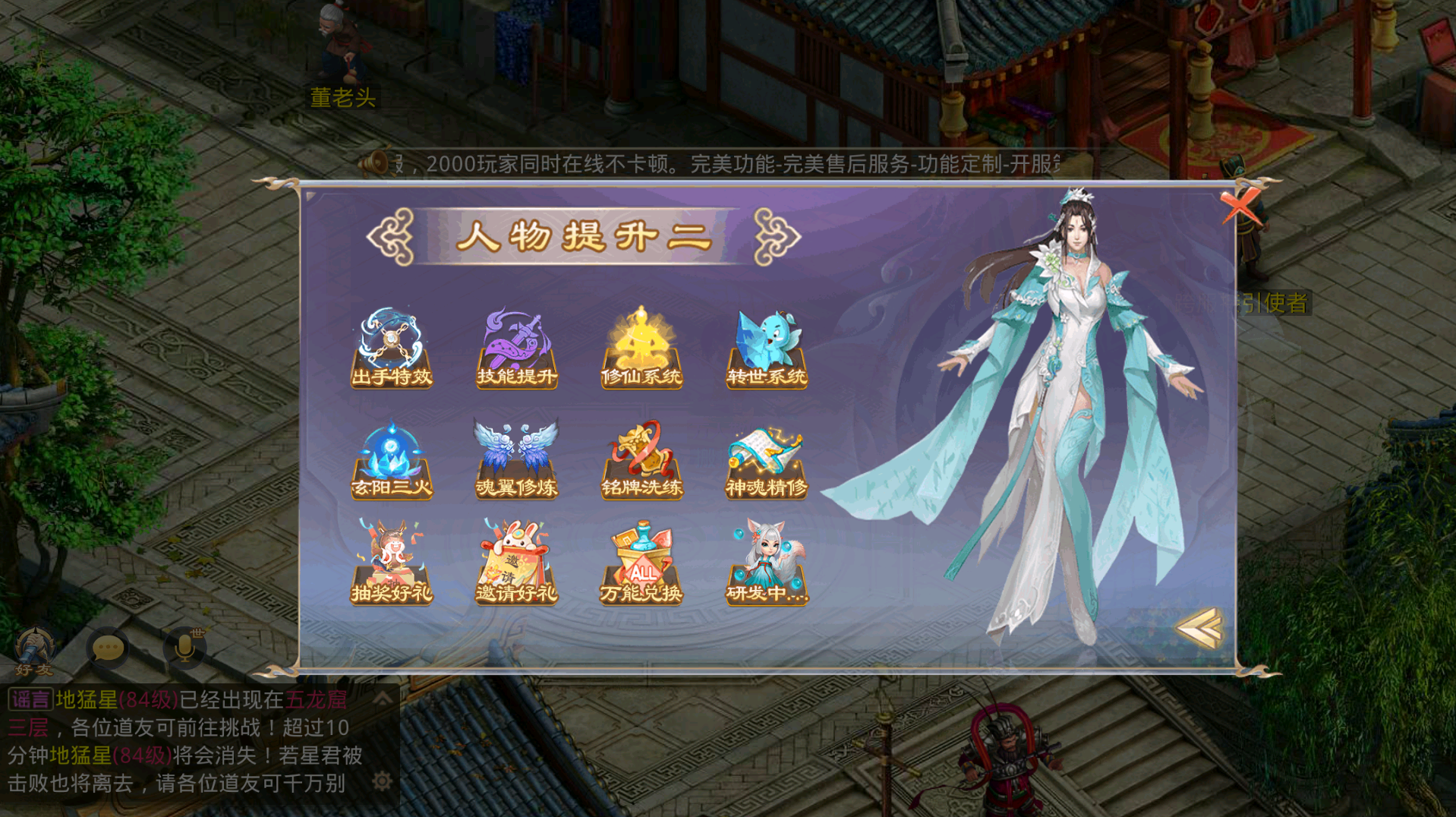Choose 神魂精修 spirit scroll option
Screen dimensions: 1456x817
point(767,461)
